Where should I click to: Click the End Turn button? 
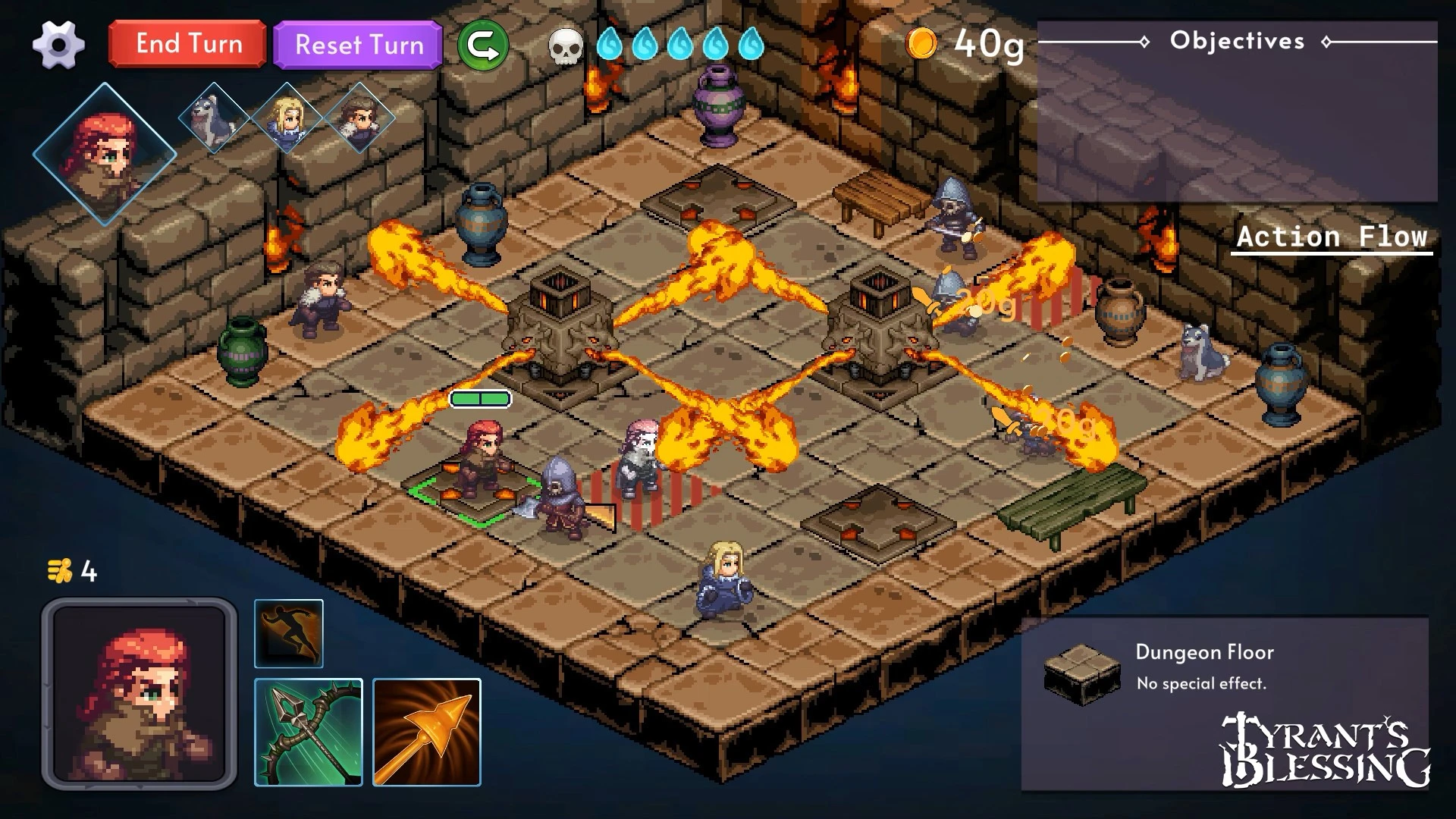[188, 44]
